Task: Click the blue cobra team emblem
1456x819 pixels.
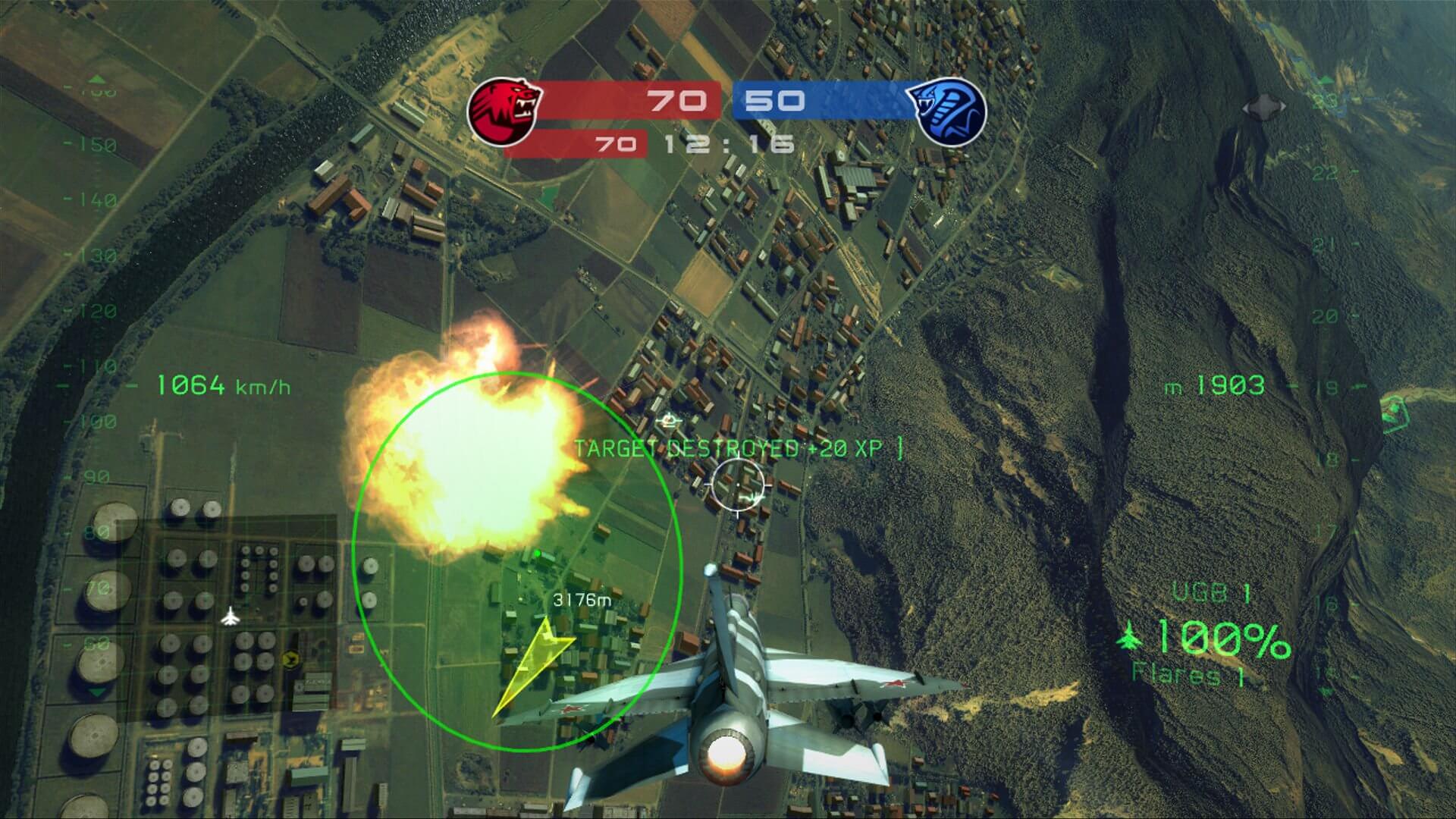Action: click(x=948, y=112)
